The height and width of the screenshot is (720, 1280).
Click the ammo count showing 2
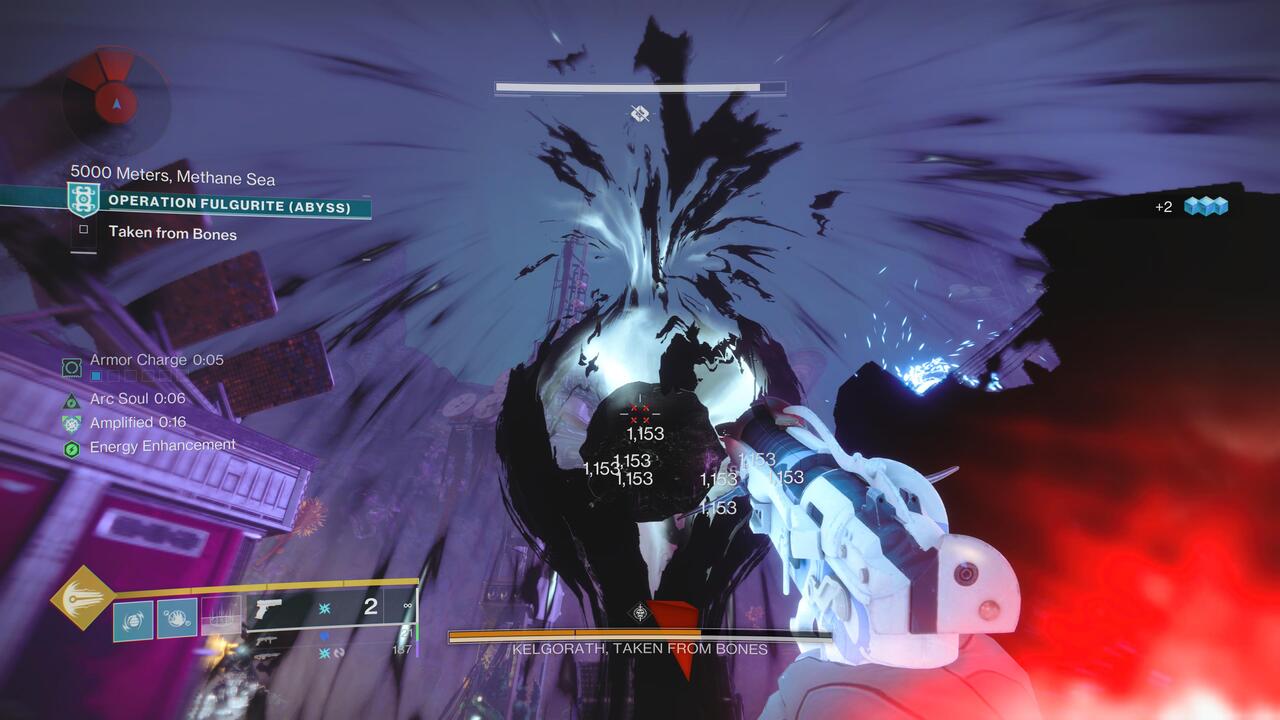pos(370,608)
